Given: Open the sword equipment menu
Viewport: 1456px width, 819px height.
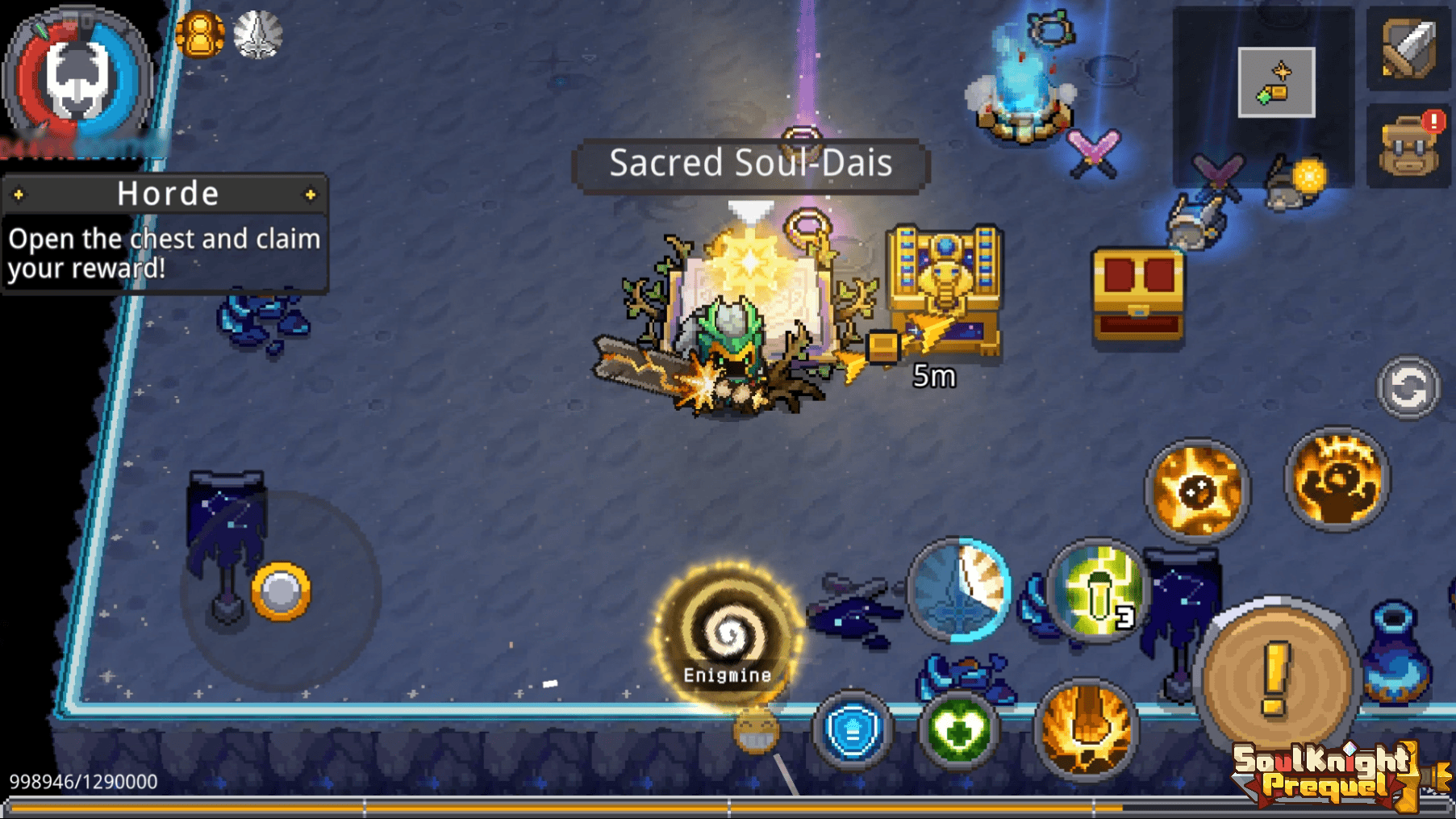Looking at the screenshot, I should 1408,48.
